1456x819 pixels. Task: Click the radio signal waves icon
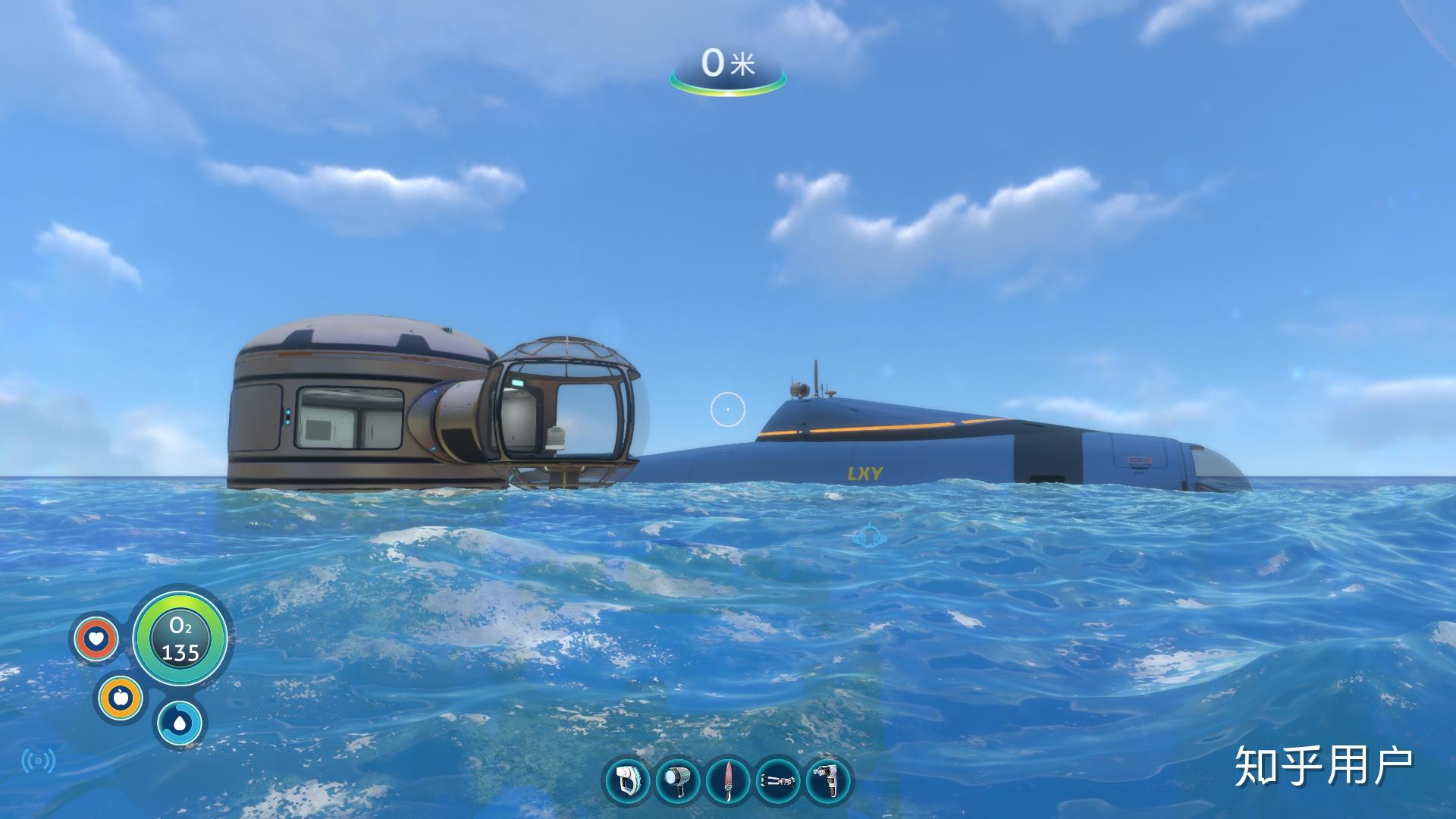coord(39,761)
